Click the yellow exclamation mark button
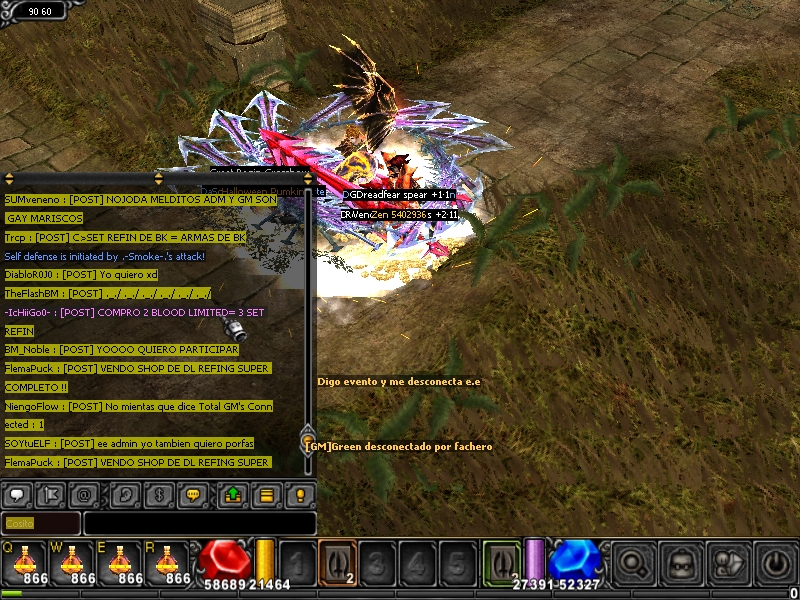The image size is (800, 600). [299, 494]
